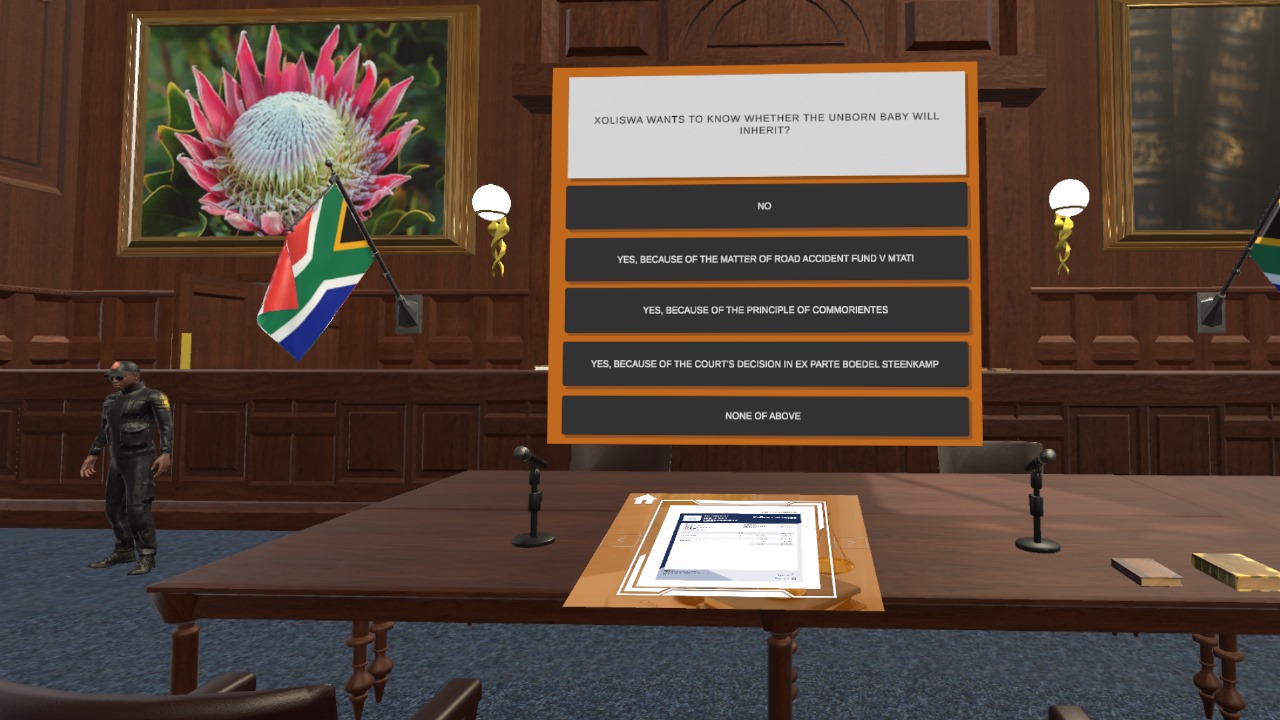Choose the answer "No"

[766, 206]
